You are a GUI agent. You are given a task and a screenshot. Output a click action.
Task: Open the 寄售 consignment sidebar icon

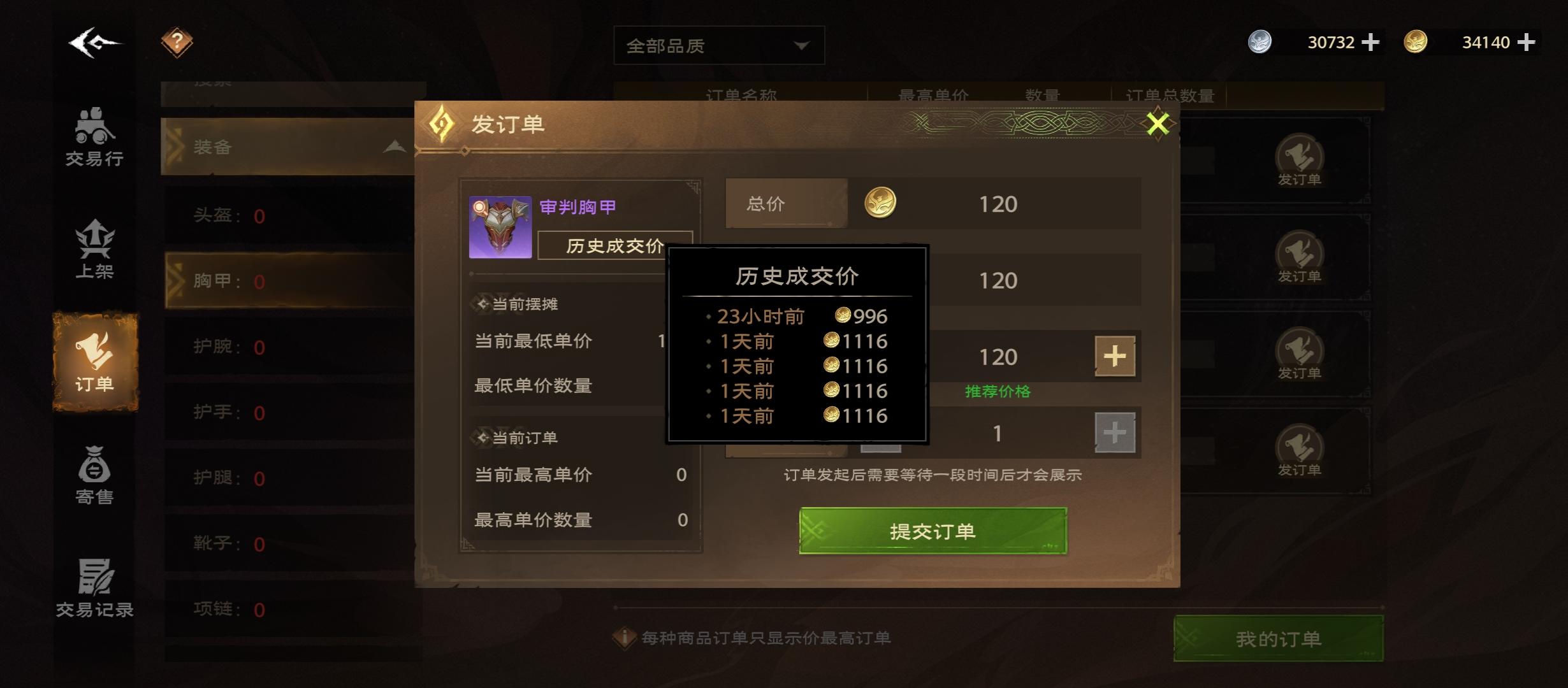pos(96,471)
